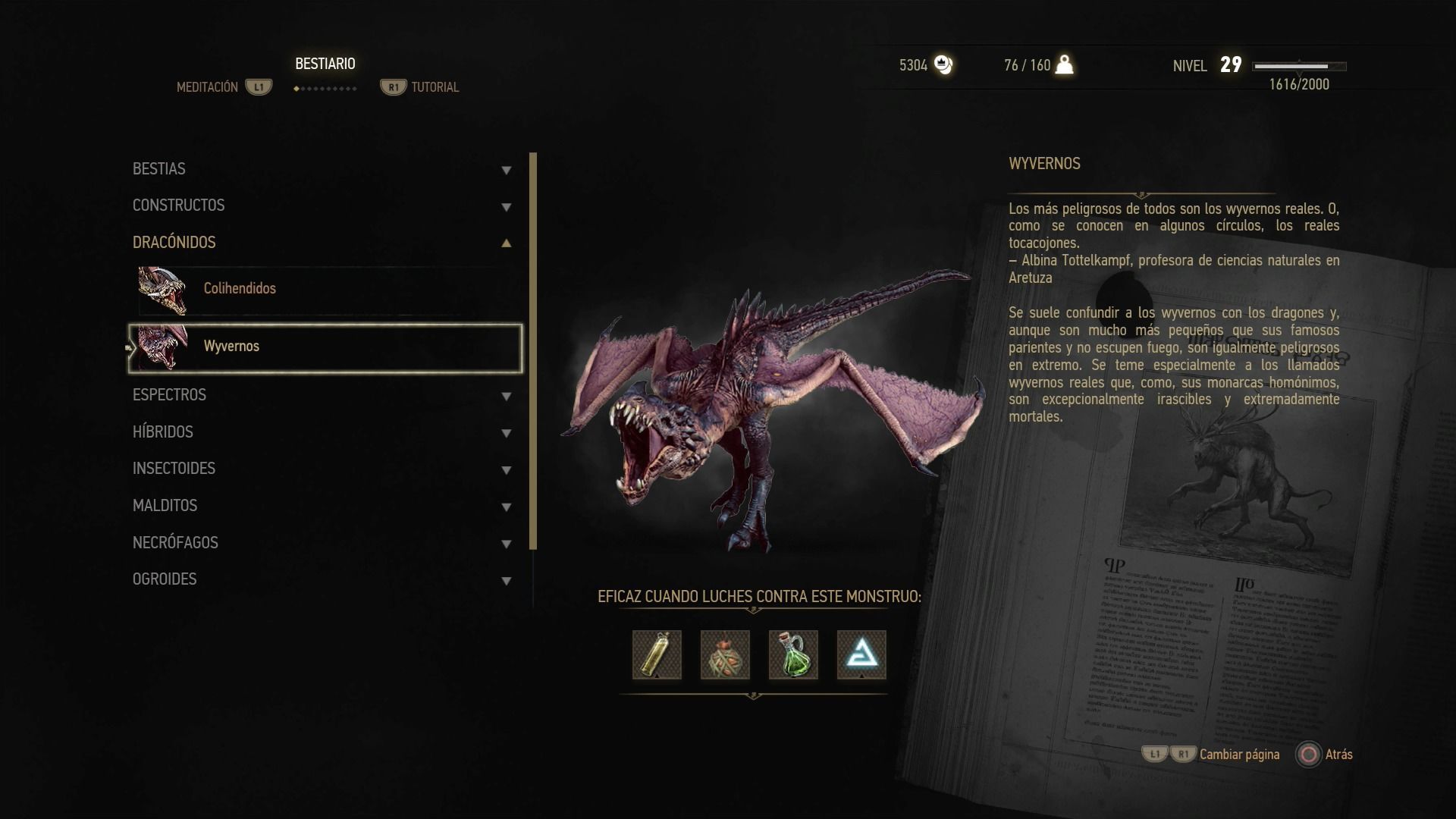Switch to the Meditación tab
Image resolution: width=1456 pixels, height=819 pixels.
tap(208, 87)
